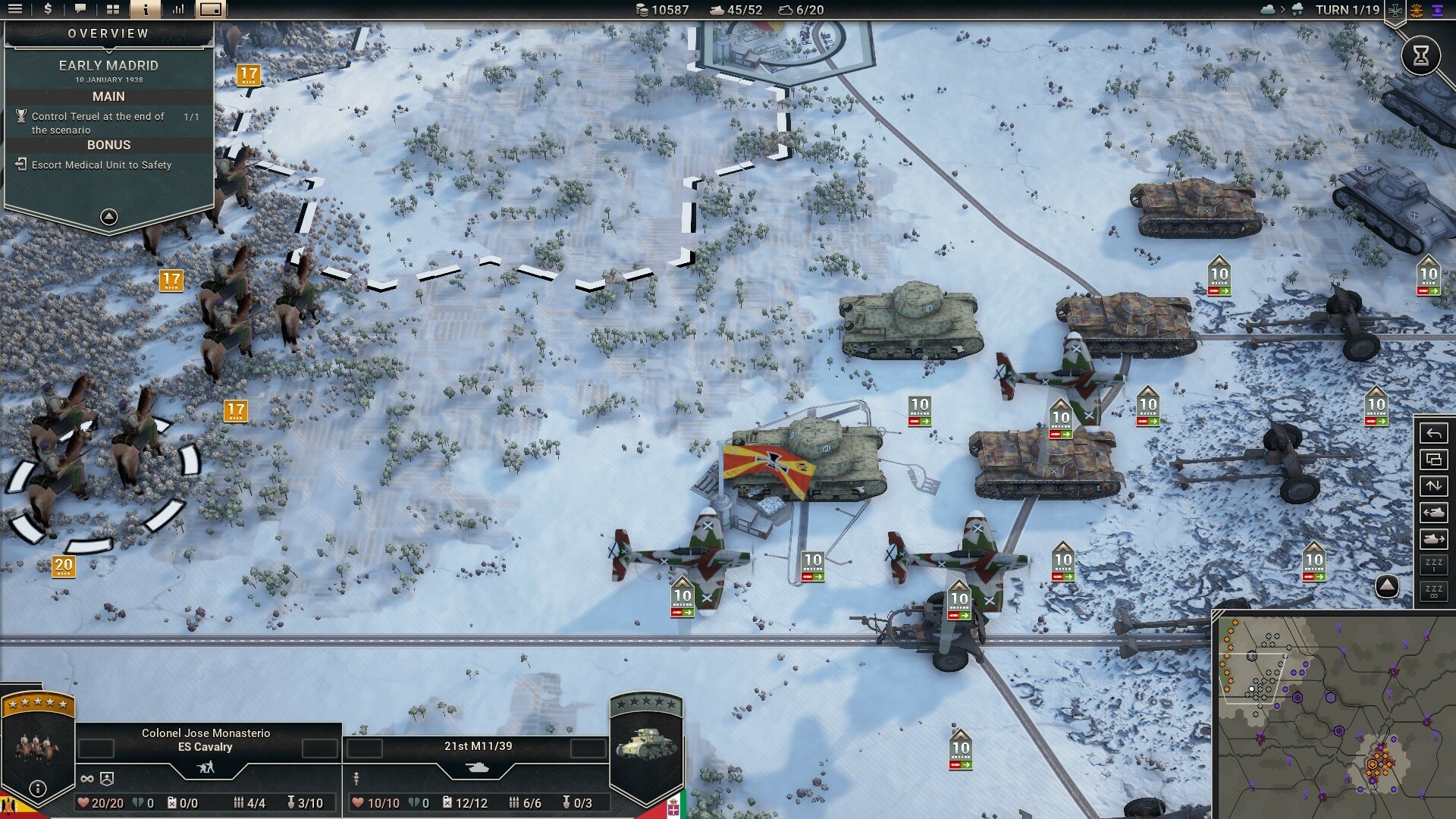Screen dimensions: 1456x819
Task: Select the 21st M11/39 unit panel
Action: (476, 745)
